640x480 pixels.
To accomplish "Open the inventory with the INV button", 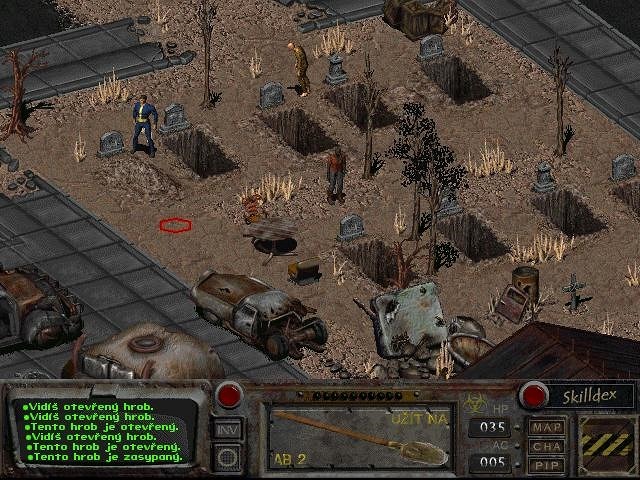I will tap(228, 430).
